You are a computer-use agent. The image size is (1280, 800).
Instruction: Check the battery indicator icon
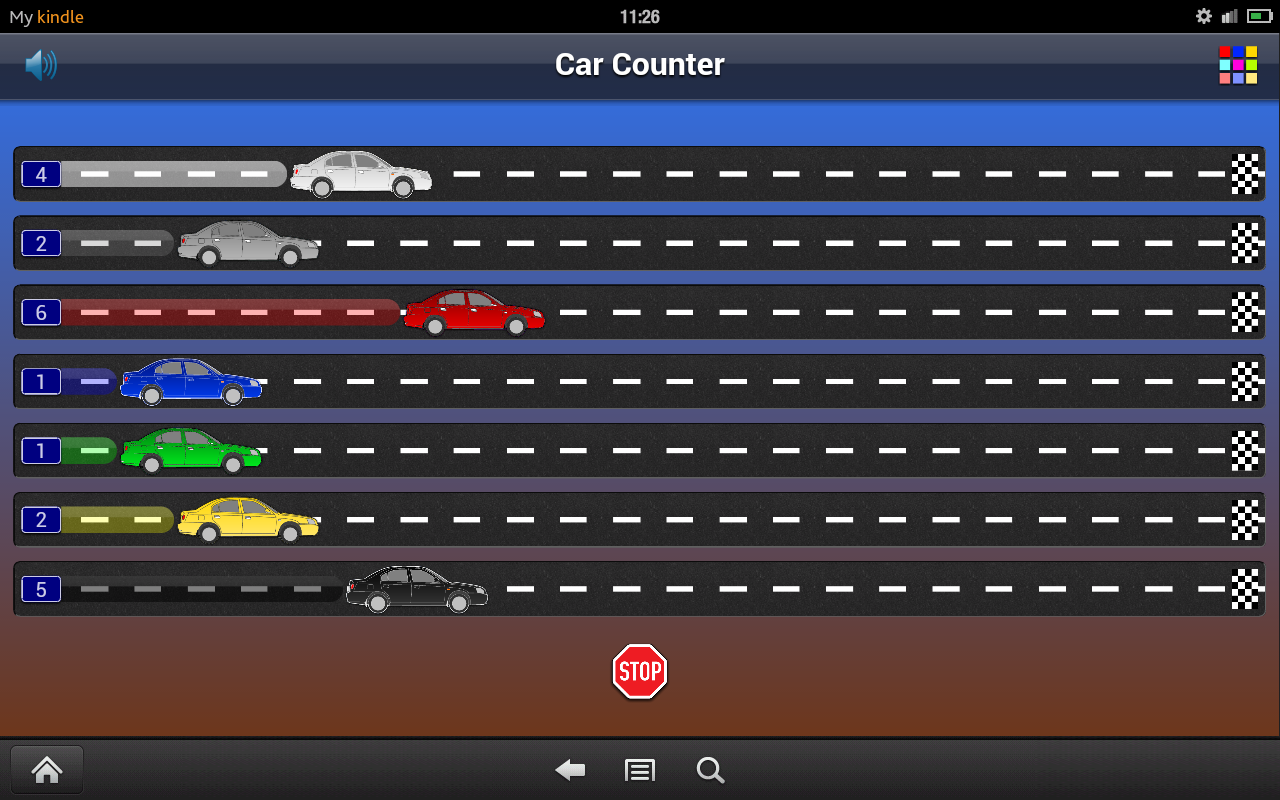click(1258, 16)
